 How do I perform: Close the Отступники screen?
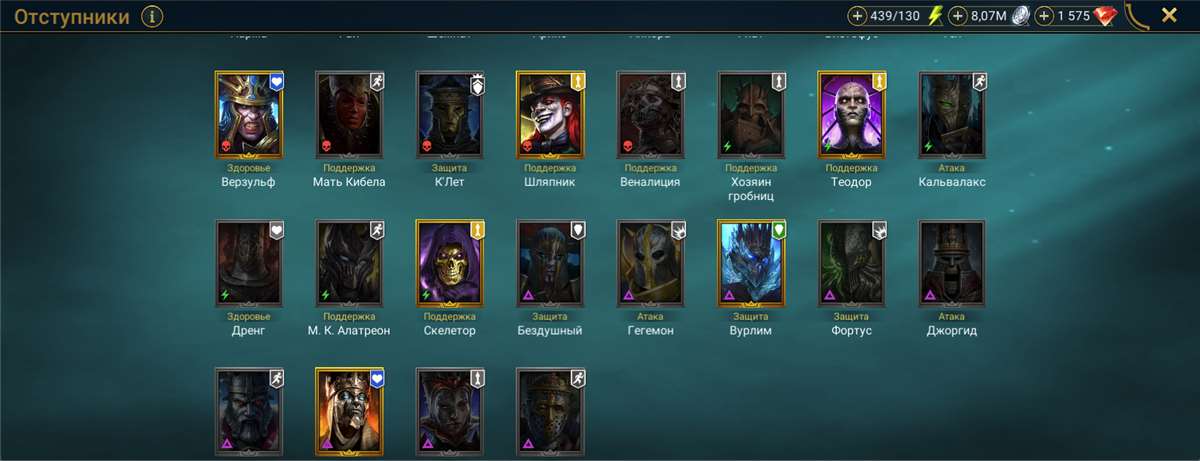click(x=1168, y=15)
